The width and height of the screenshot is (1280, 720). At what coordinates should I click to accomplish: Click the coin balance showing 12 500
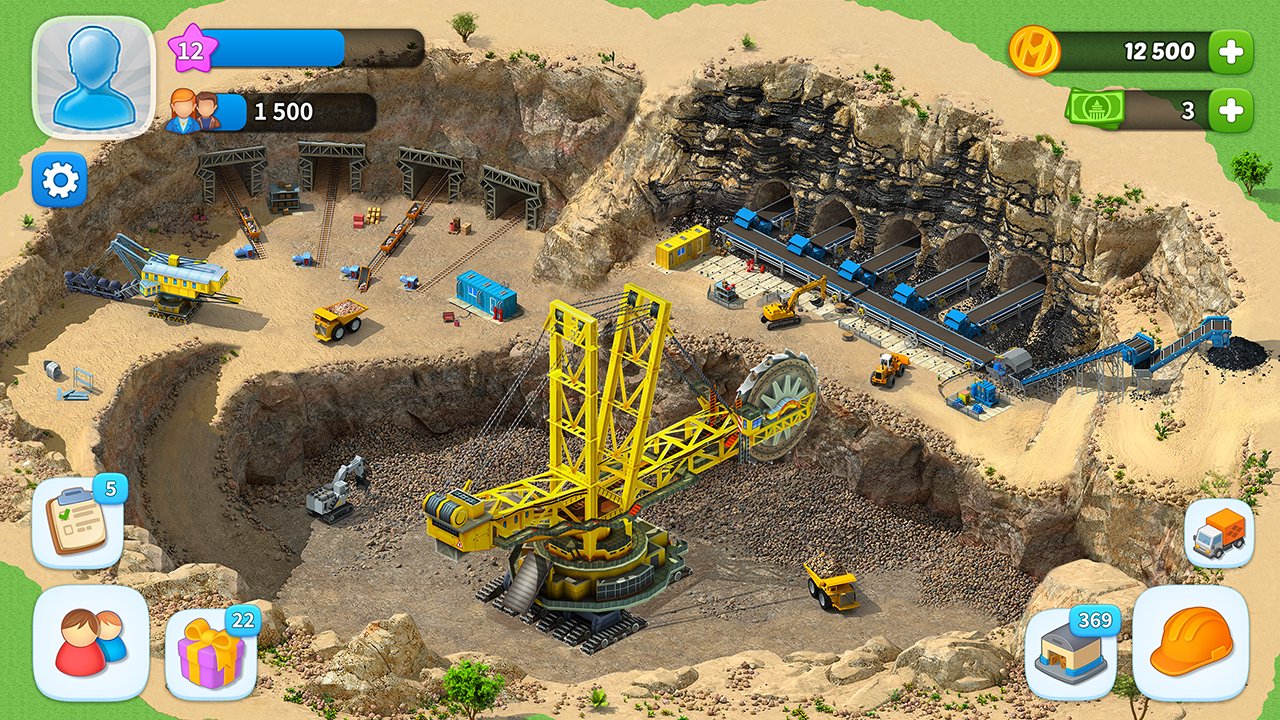point(1160,50)
